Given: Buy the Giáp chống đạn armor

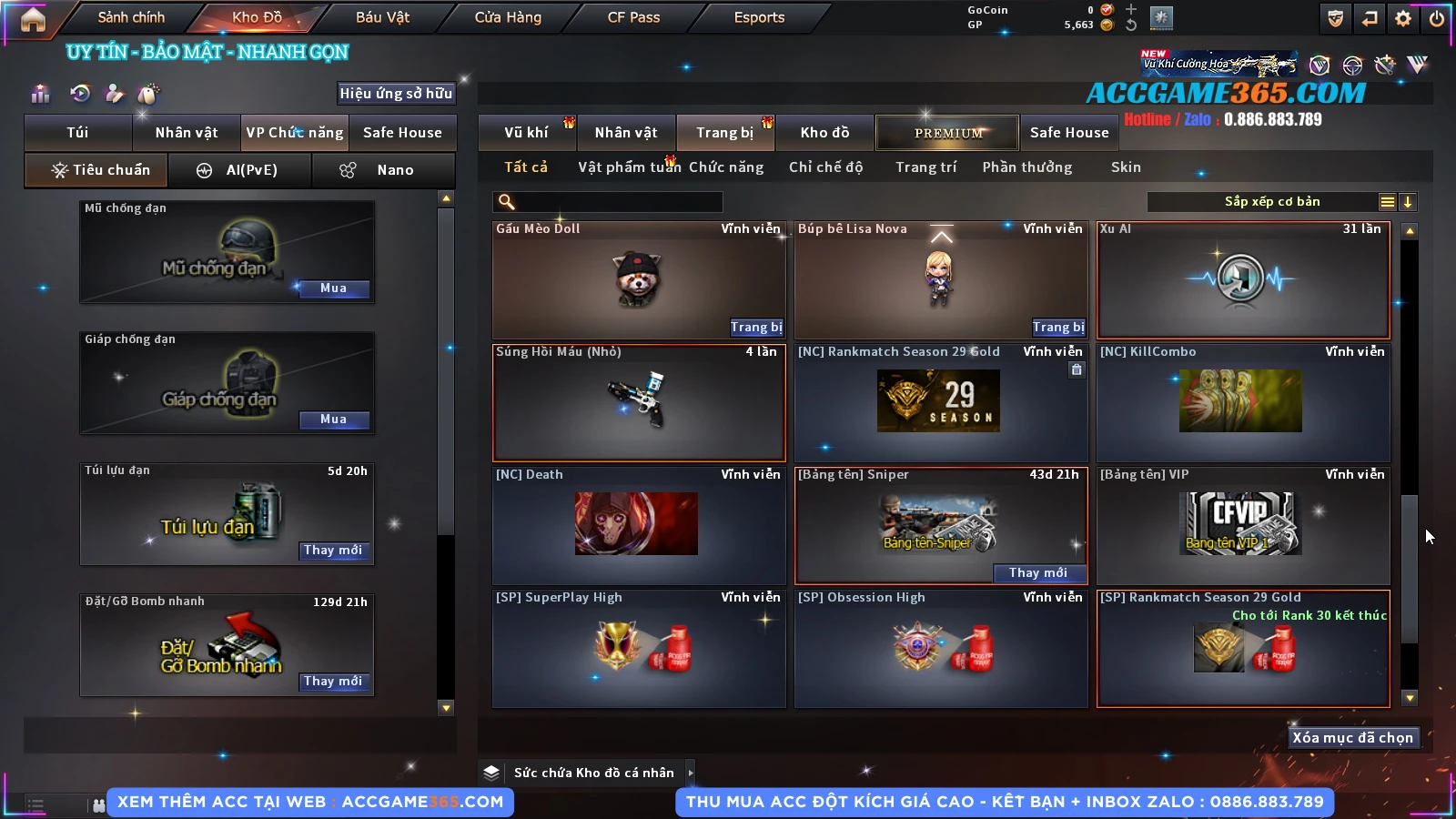Looking at the screenshot, I should tap(333, 420).
